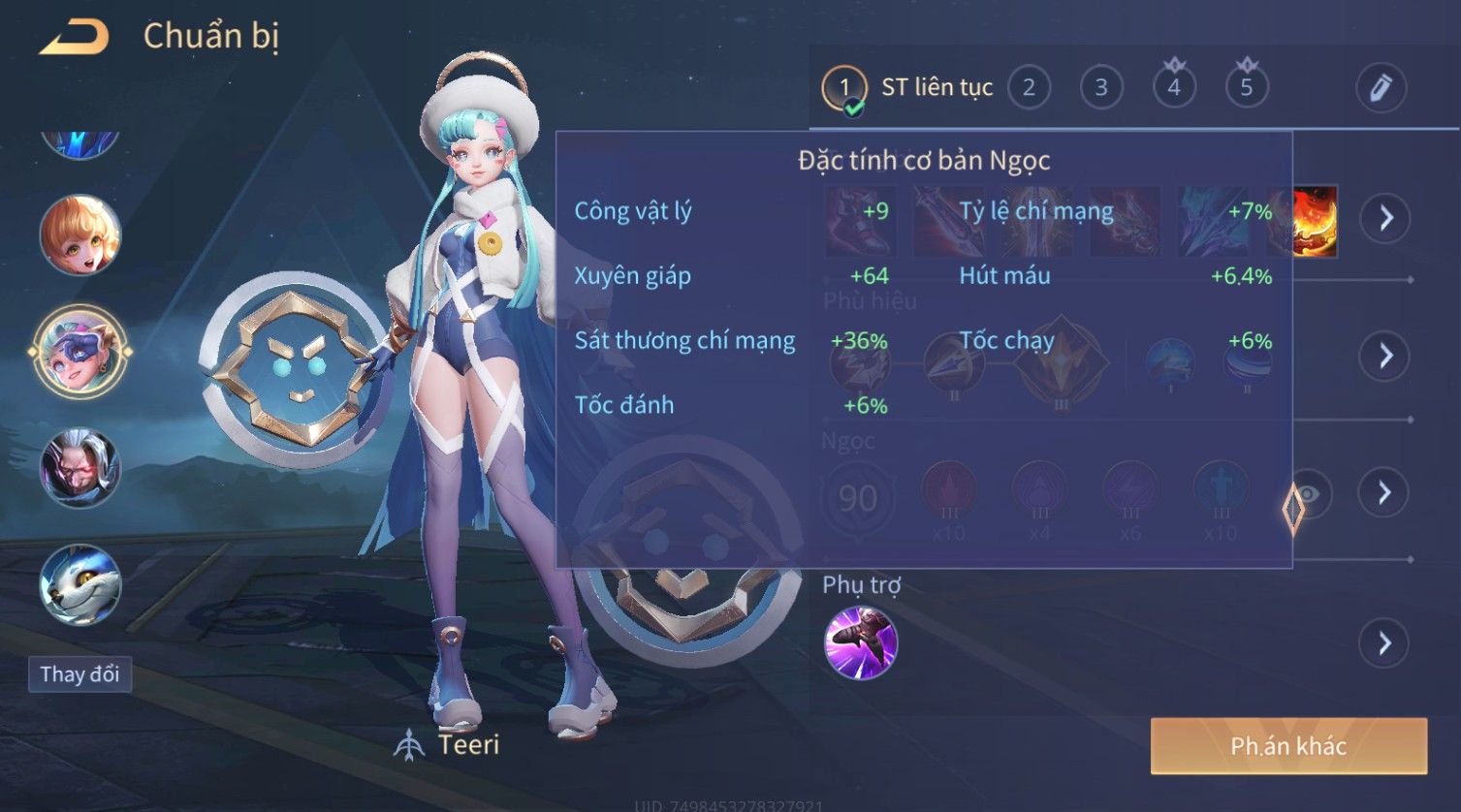
Task: Select the masked girl hero portrait
Action: pyautogui.click(x=79, y=352)
